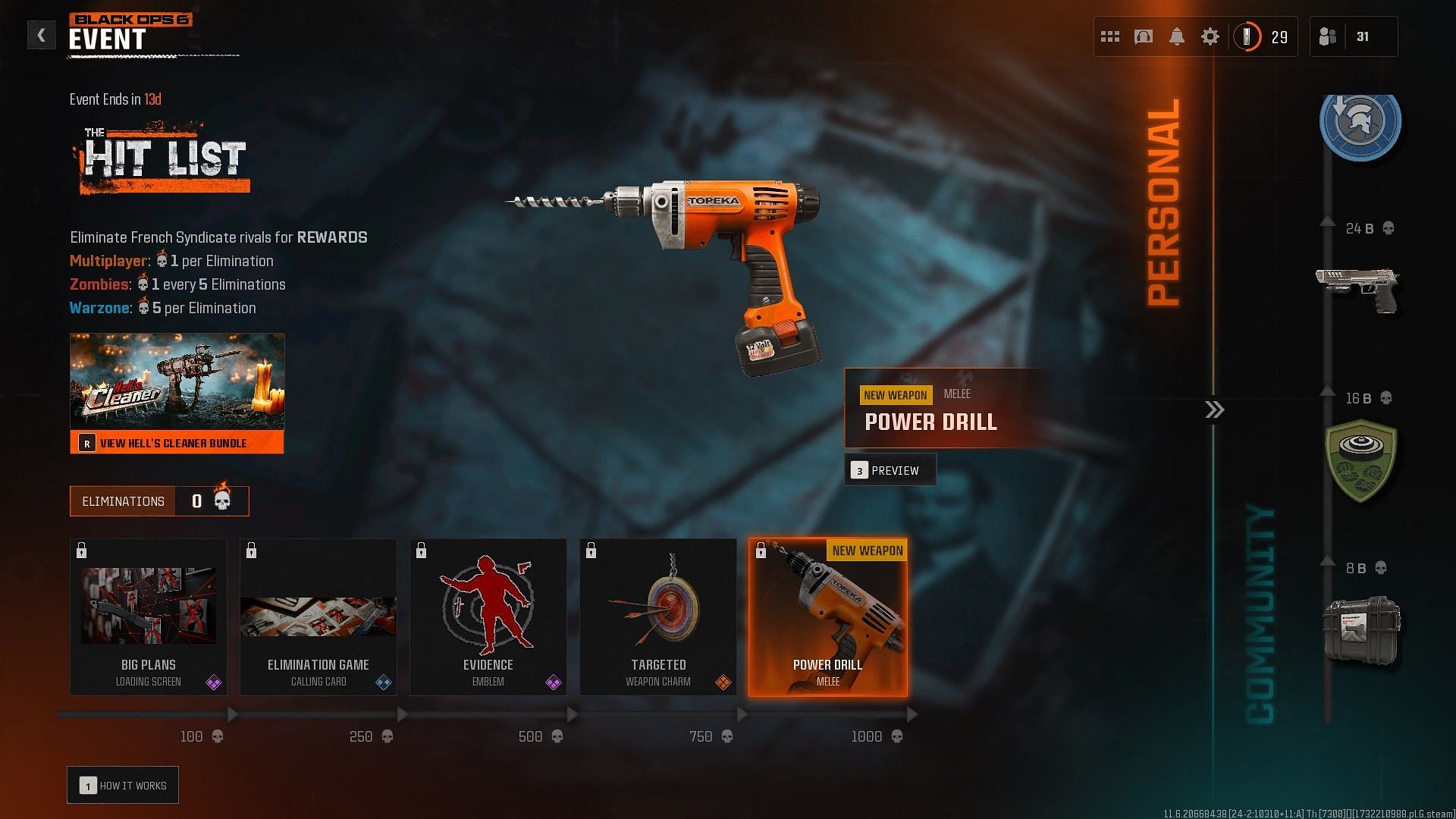Select the Power Drill melee reward tile
Image resolution: width=1456 pixels, height=819 pixels.
[x=828, y=617]
